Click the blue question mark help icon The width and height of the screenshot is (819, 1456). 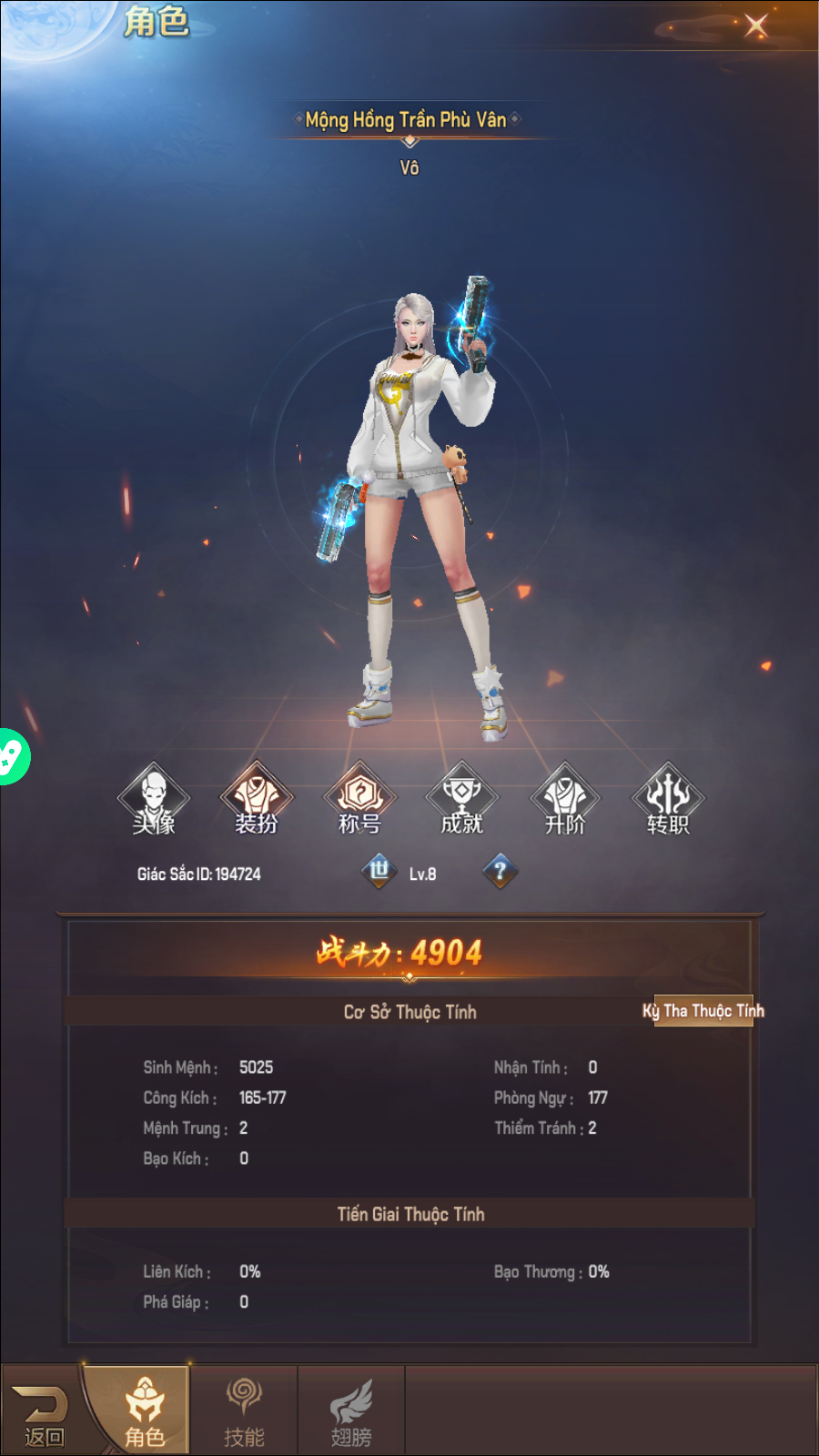click(500, 872)
